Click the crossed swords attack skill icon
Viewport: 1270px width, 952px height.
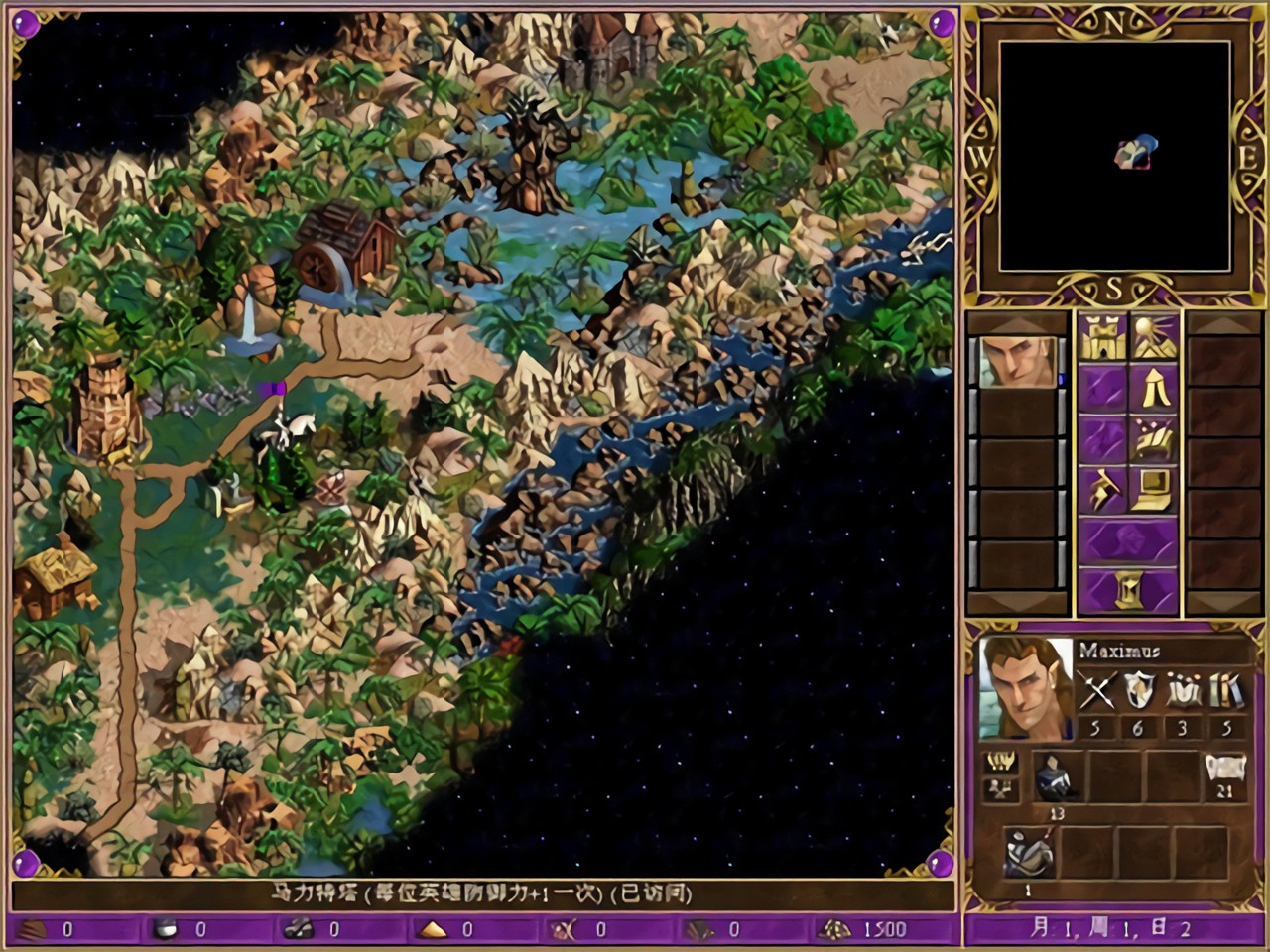click(x=1096, y=691)
